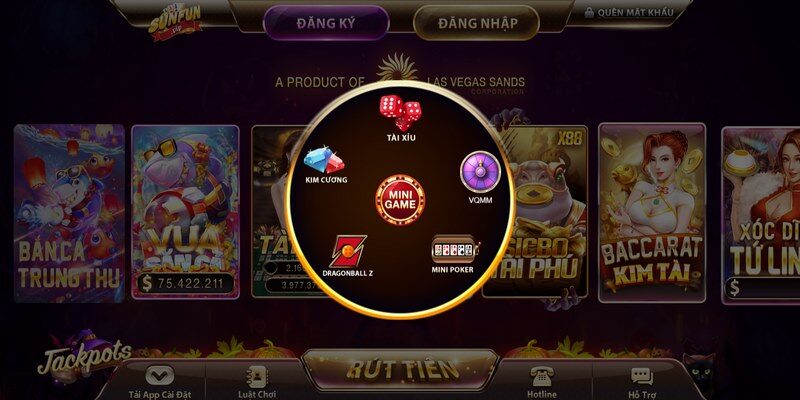Click the central Mini Game chip
Screen dimensions: 800x400
click(x=399, y=198)
